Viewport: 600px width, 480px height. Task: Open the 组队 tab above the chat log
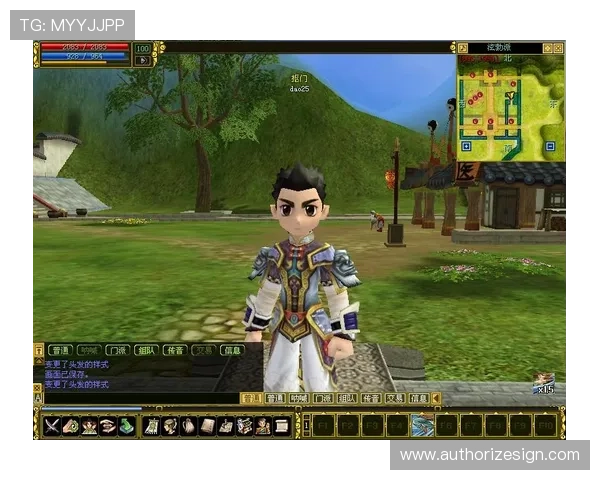pyautogui.click(x=146, y=350)
